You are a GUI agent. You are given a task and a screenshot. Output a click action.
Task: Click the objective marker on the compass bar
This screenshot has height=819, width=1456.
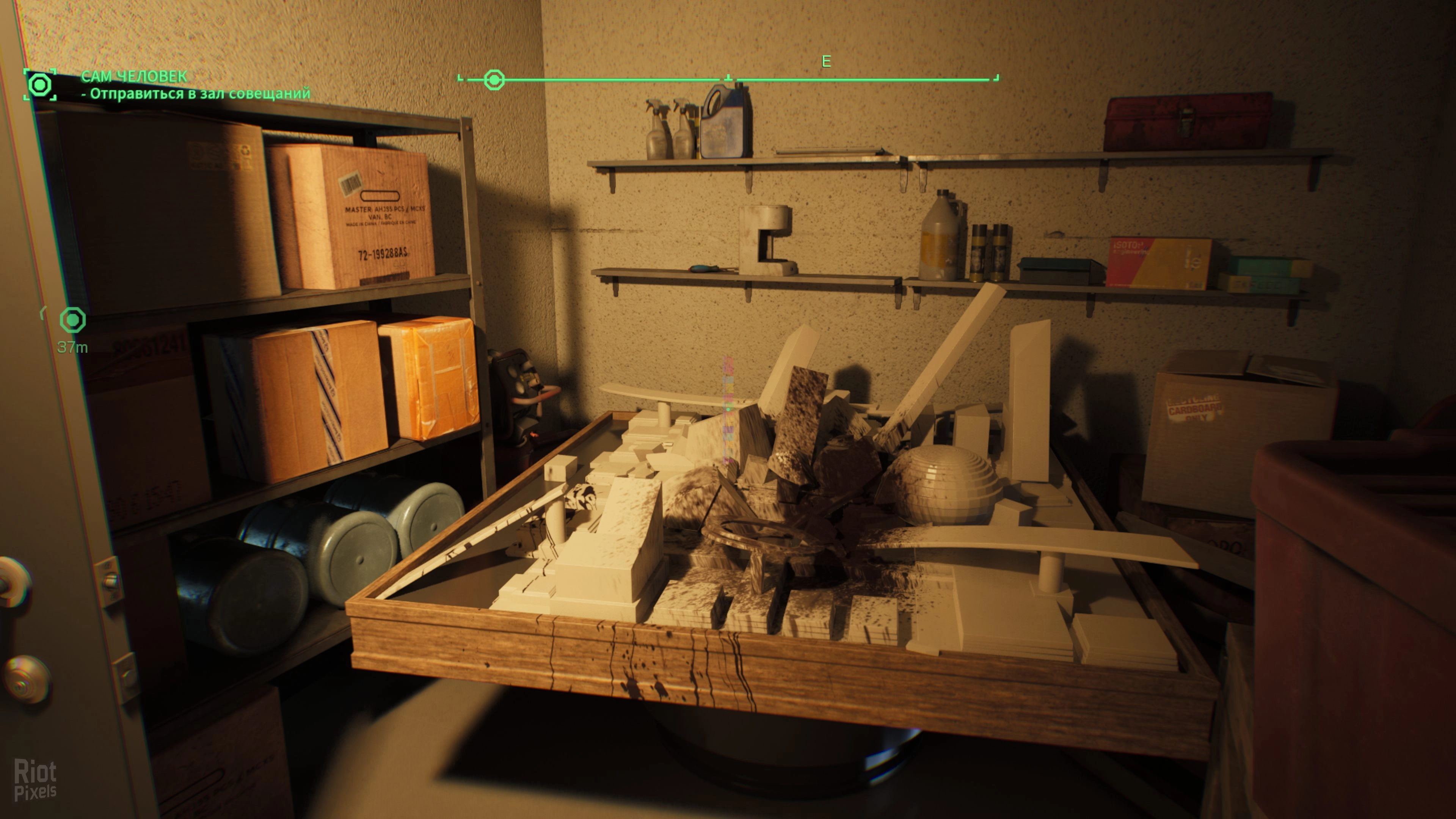point(494,80)
